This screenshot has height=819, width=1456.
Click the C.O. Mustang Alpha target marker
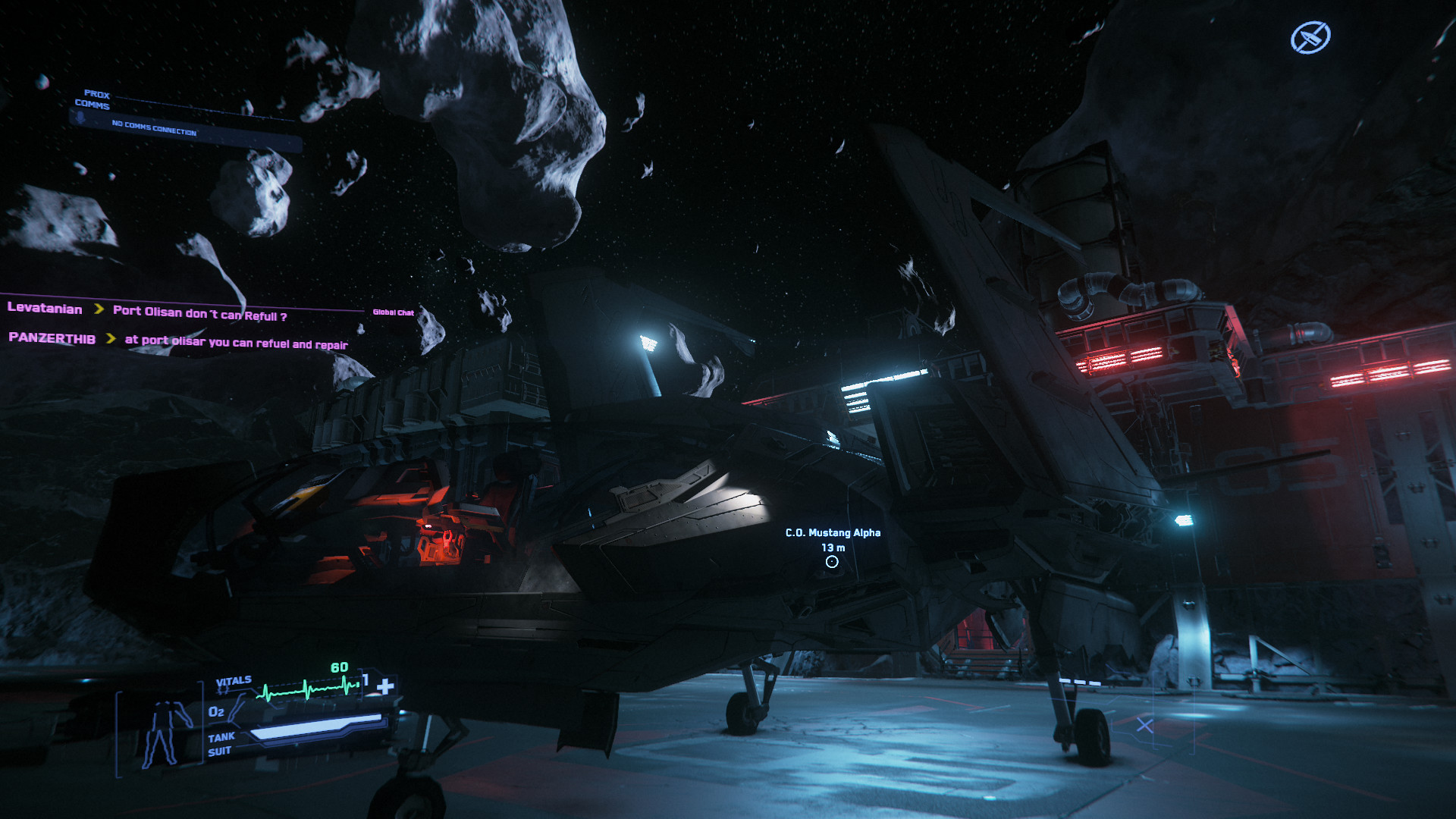tap(832, 562)
